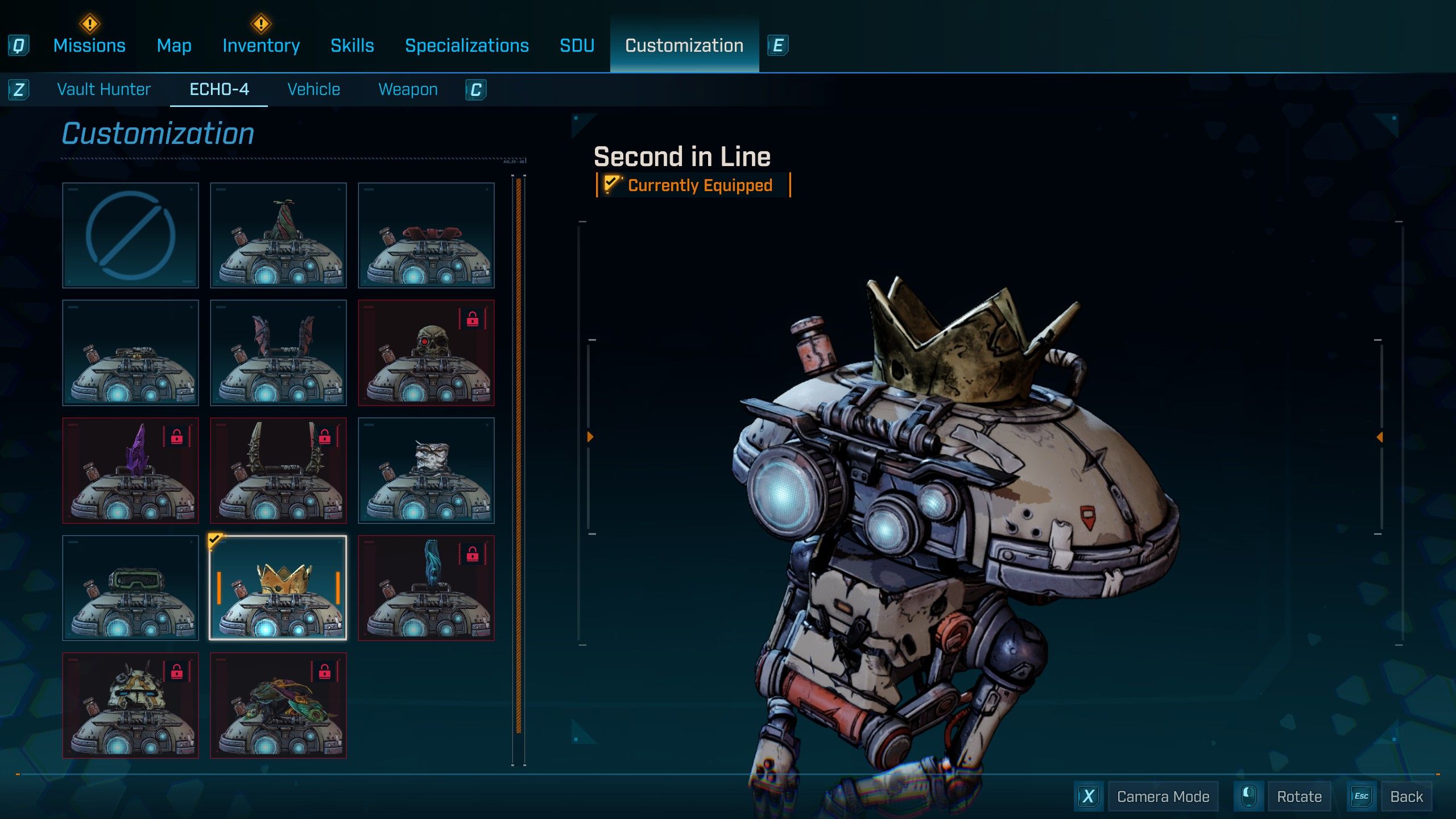Open the Inventory tab
The width and height of the screenshot is (1456, 819).
click(x=261, y=45)
